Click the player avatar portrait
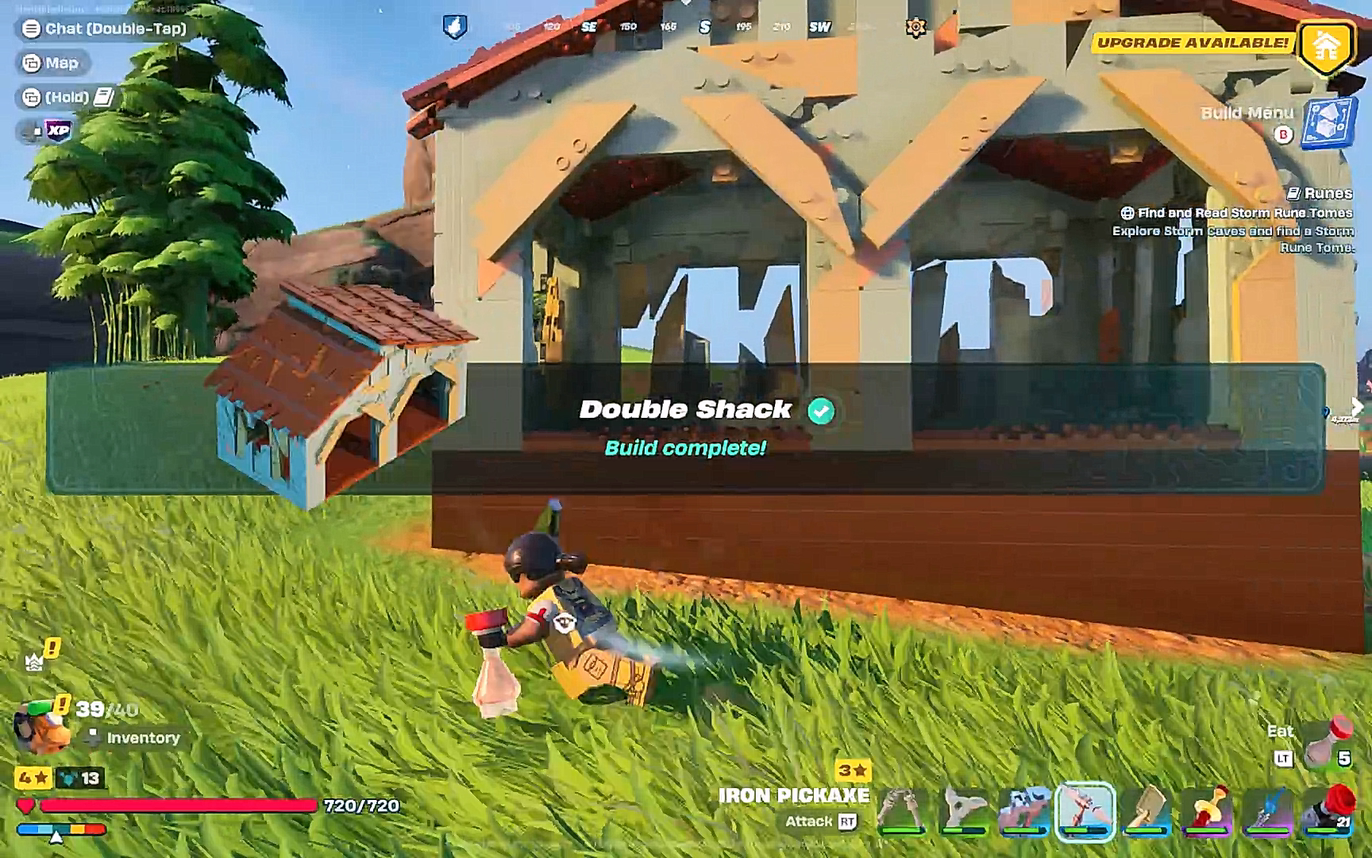This screenshot has width=1372, height=858. pos(38,725)
